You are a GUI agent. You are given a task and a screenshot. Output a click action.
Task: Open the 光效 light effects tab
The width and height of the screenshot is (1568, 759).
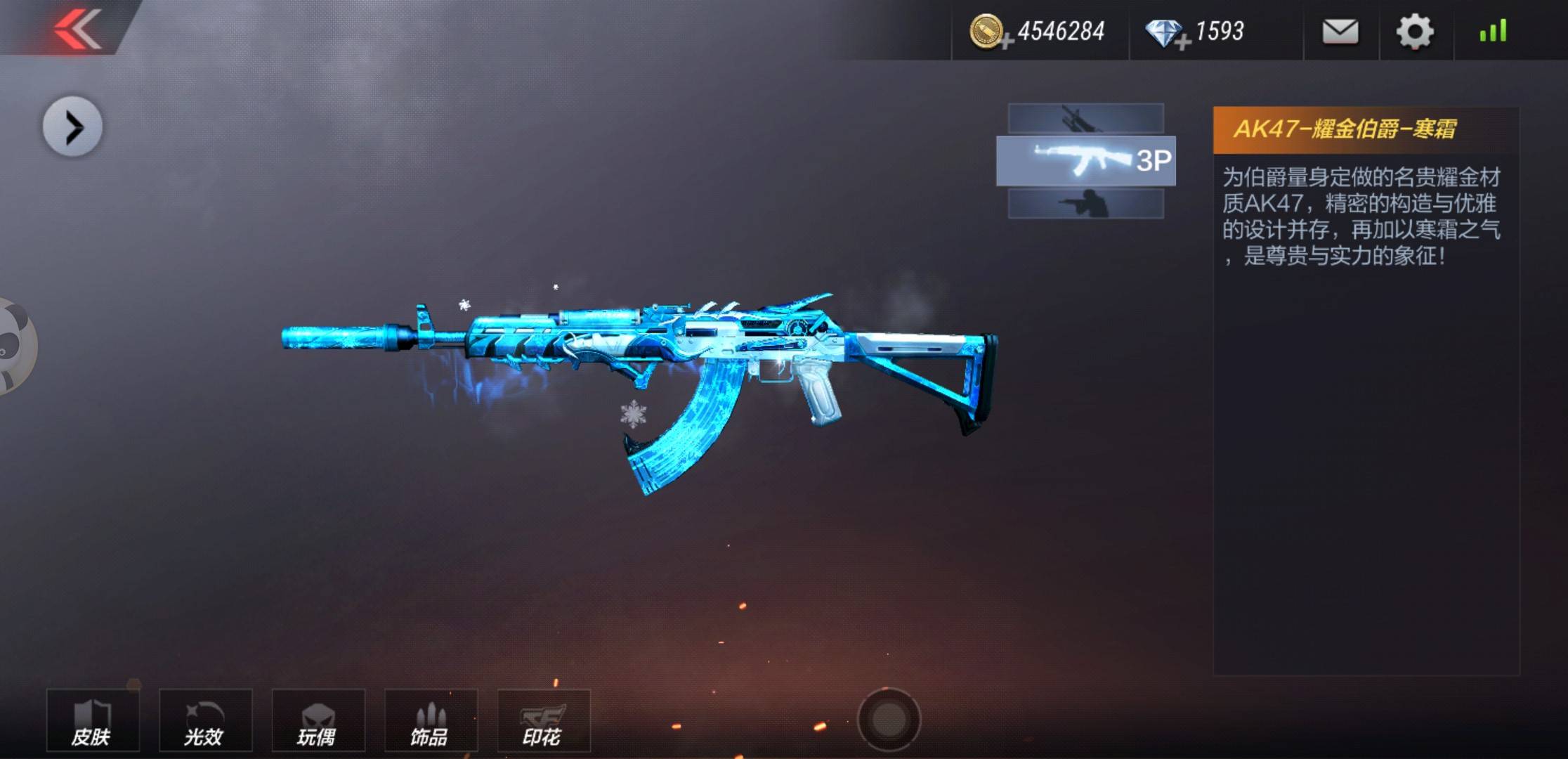coord(205,721)
